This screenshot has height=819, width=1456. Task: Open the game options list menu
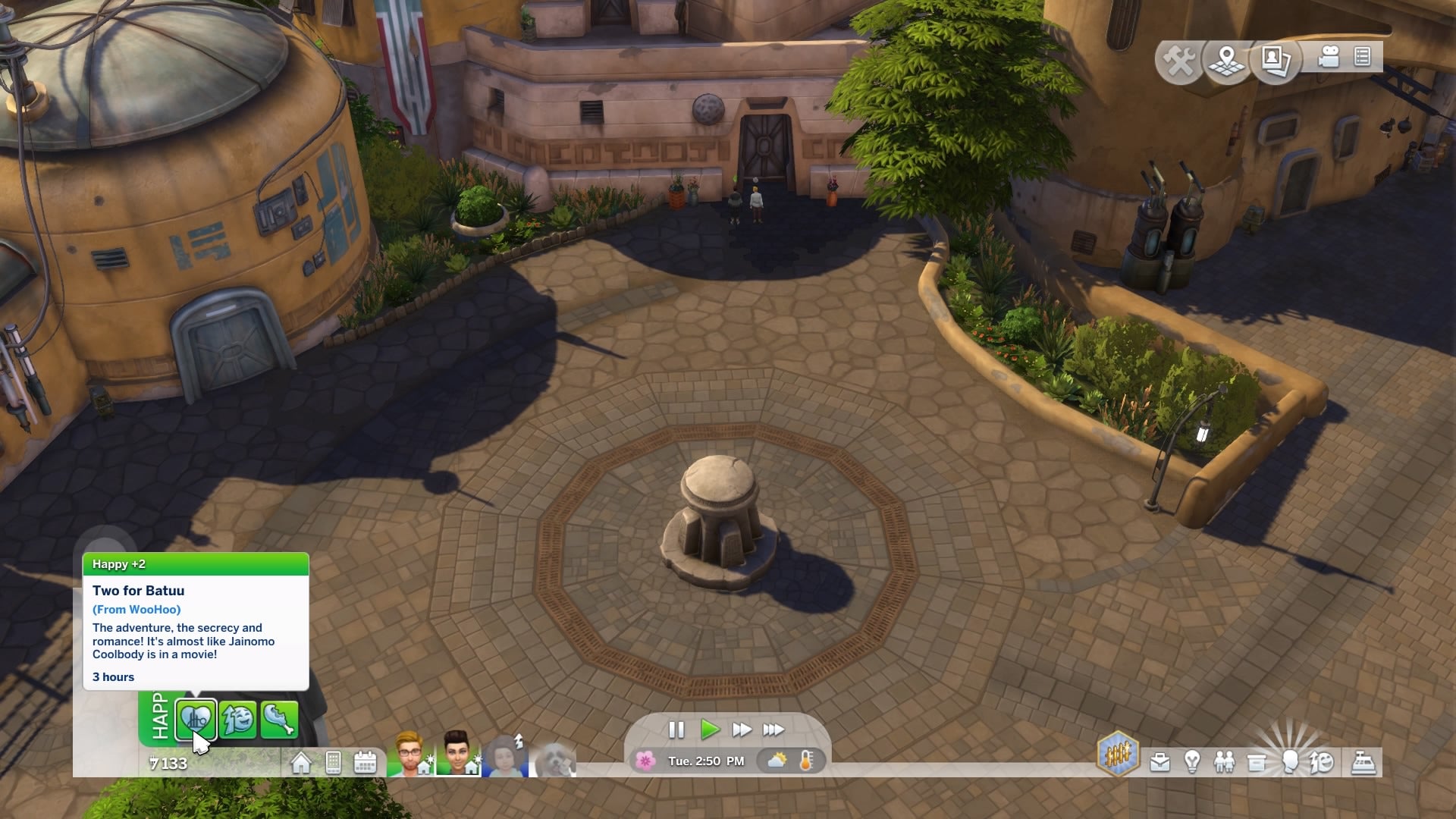point(1363,58)
